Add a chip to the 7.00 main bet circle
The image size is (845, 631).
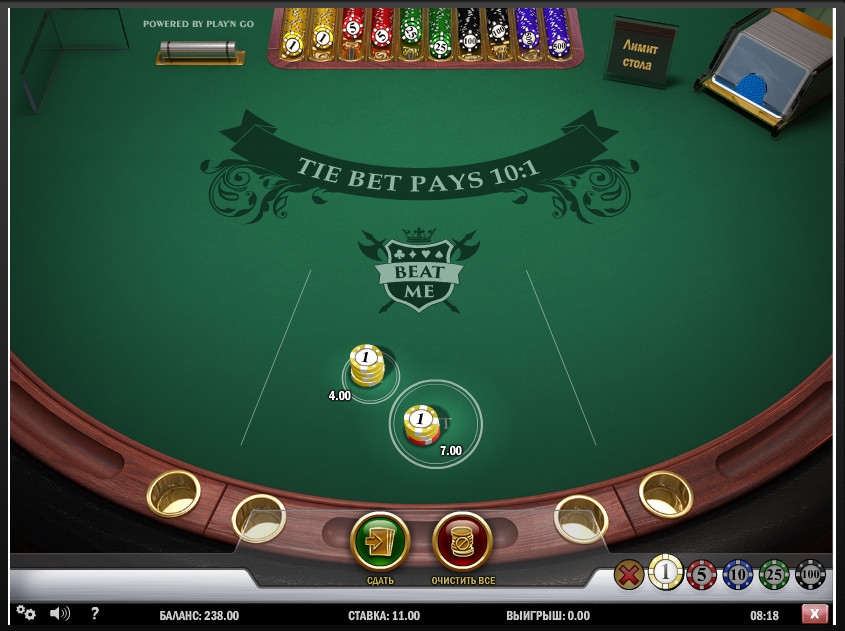[435, 424]
